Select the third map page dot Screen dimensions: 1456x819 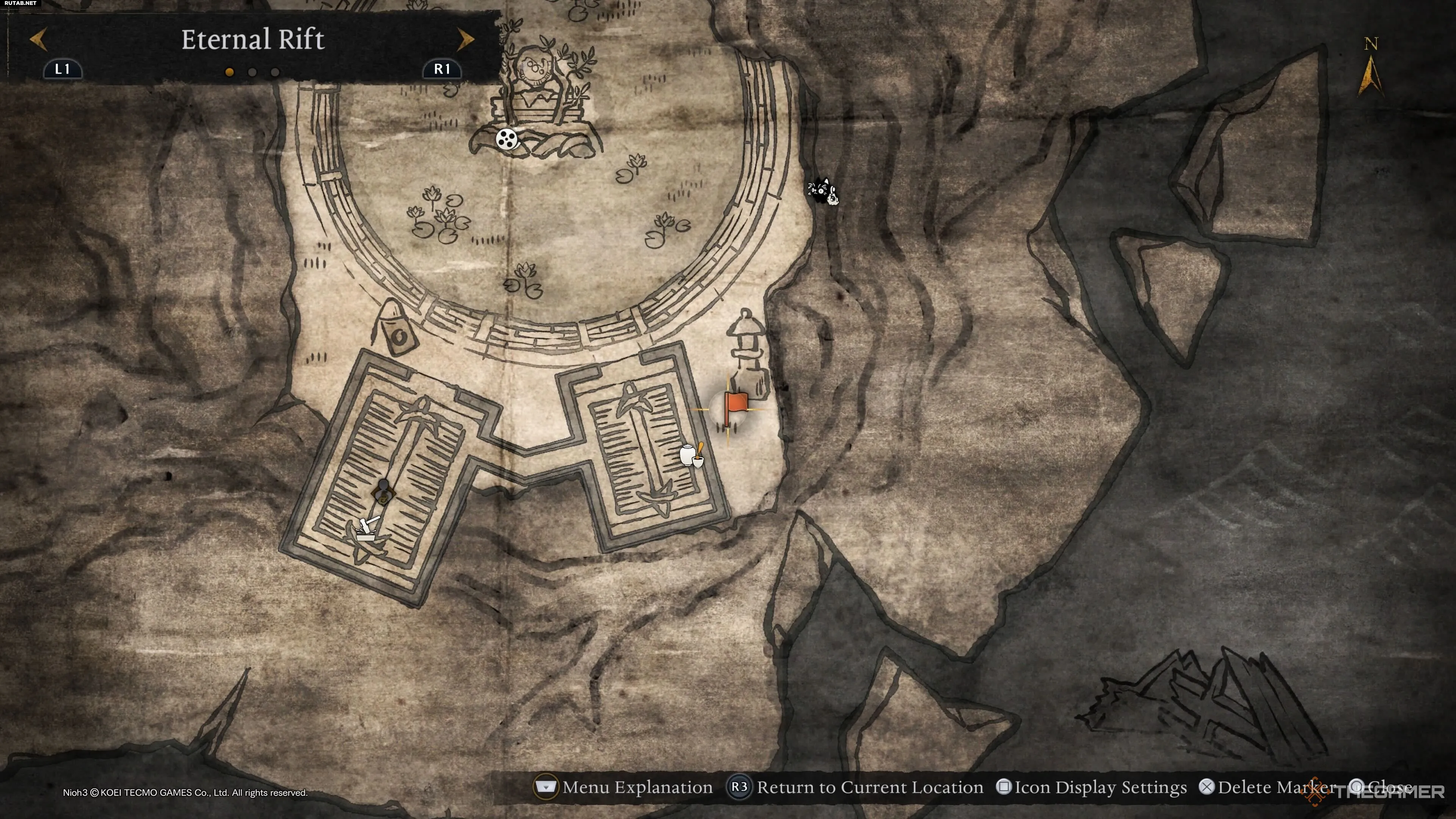275,72
